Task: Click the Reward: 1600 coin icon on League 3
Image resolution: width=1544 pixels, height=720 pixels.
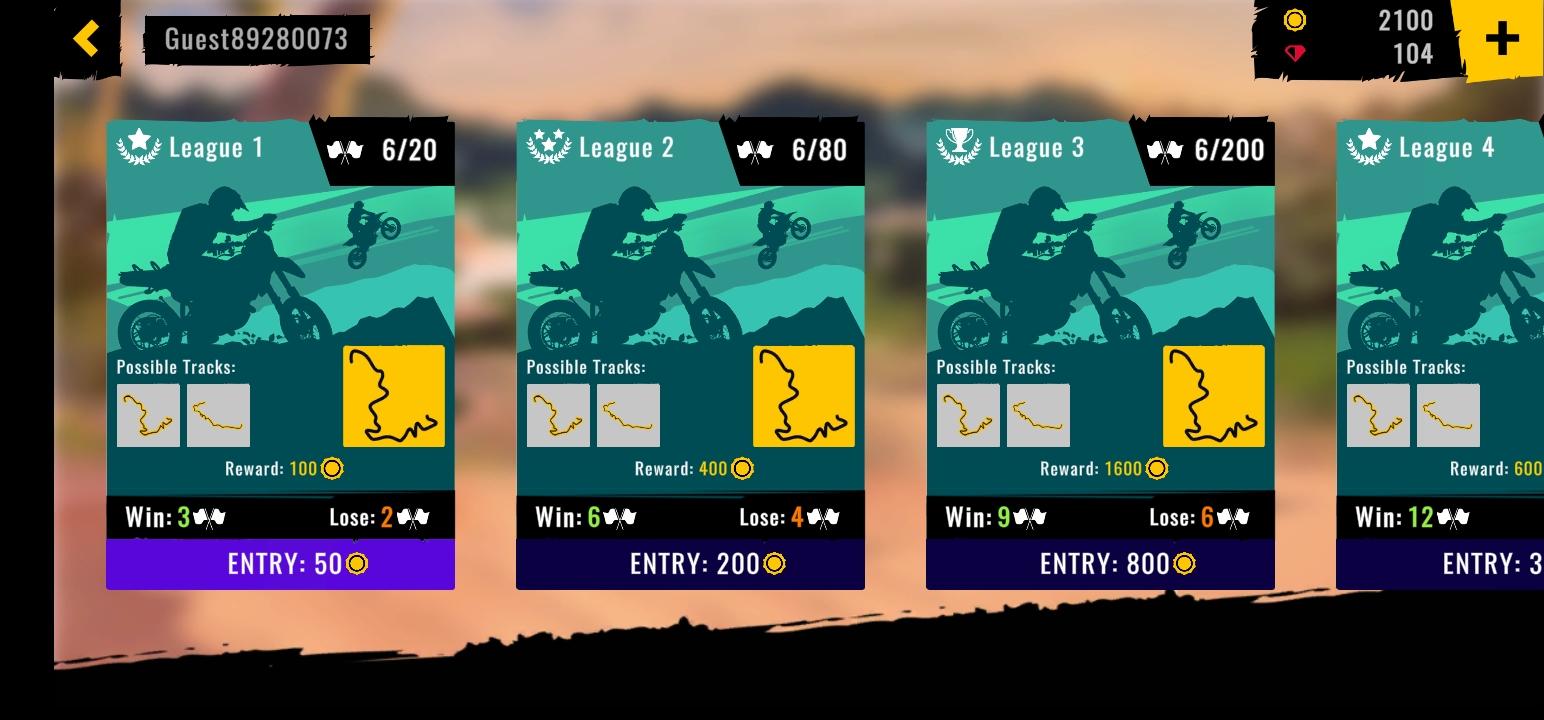Action: pyautogui.click(x=1158, y=467)
